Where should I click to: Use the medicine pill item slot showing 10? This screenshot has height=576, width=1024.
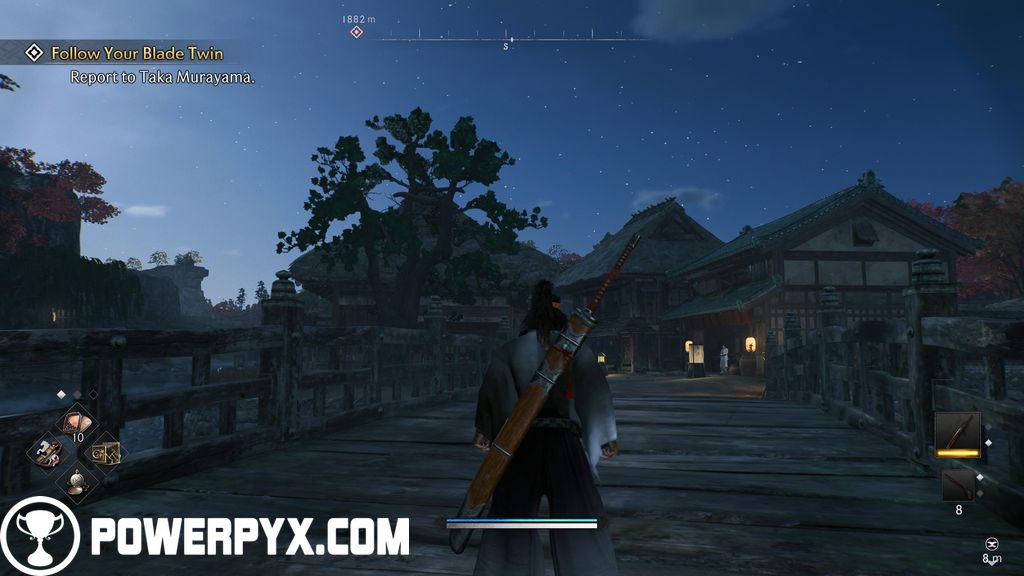coord(76,422)
